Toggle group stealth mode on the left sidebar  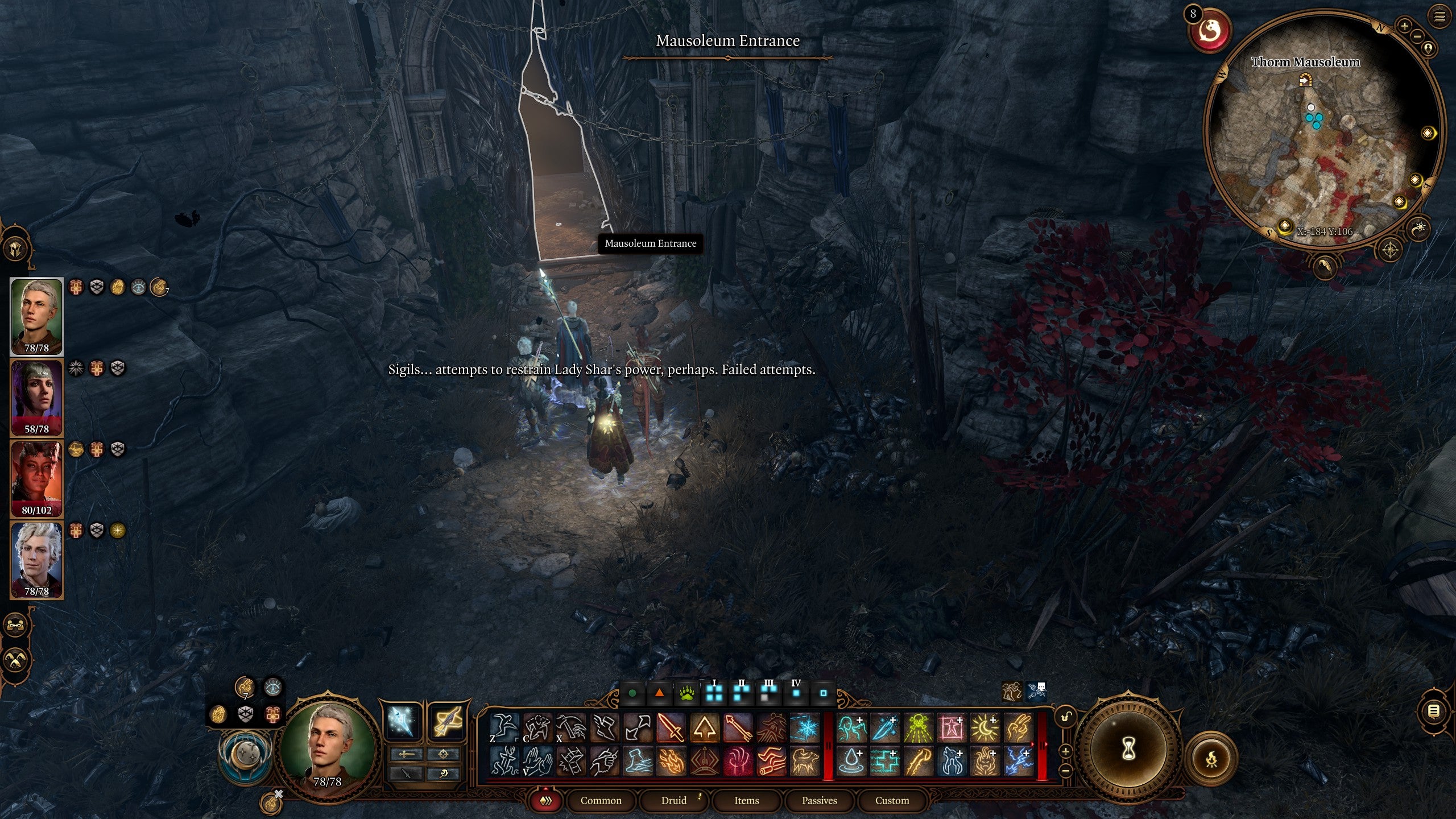click(16, 660)
